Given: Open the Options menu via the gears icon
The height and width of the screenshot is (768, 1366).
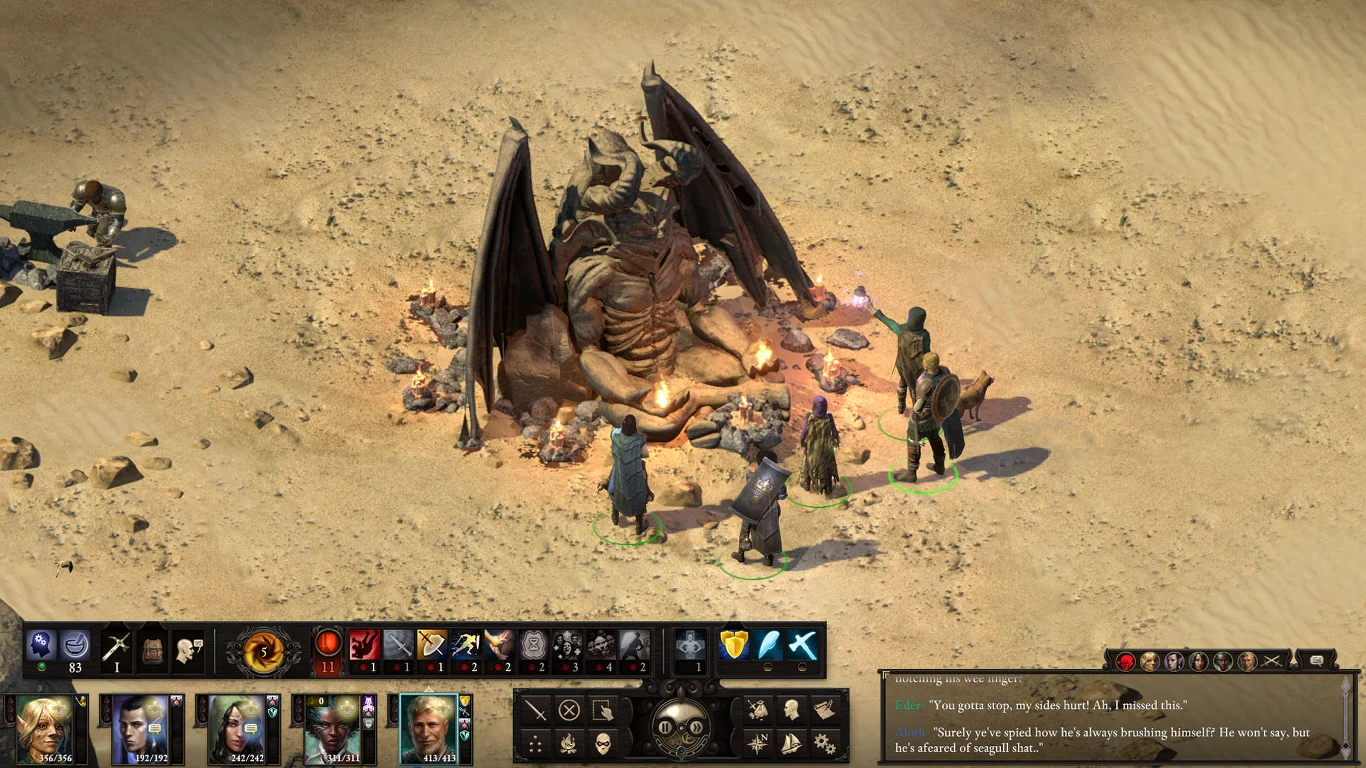Looking at the screenshot, I should pos(824,742).
